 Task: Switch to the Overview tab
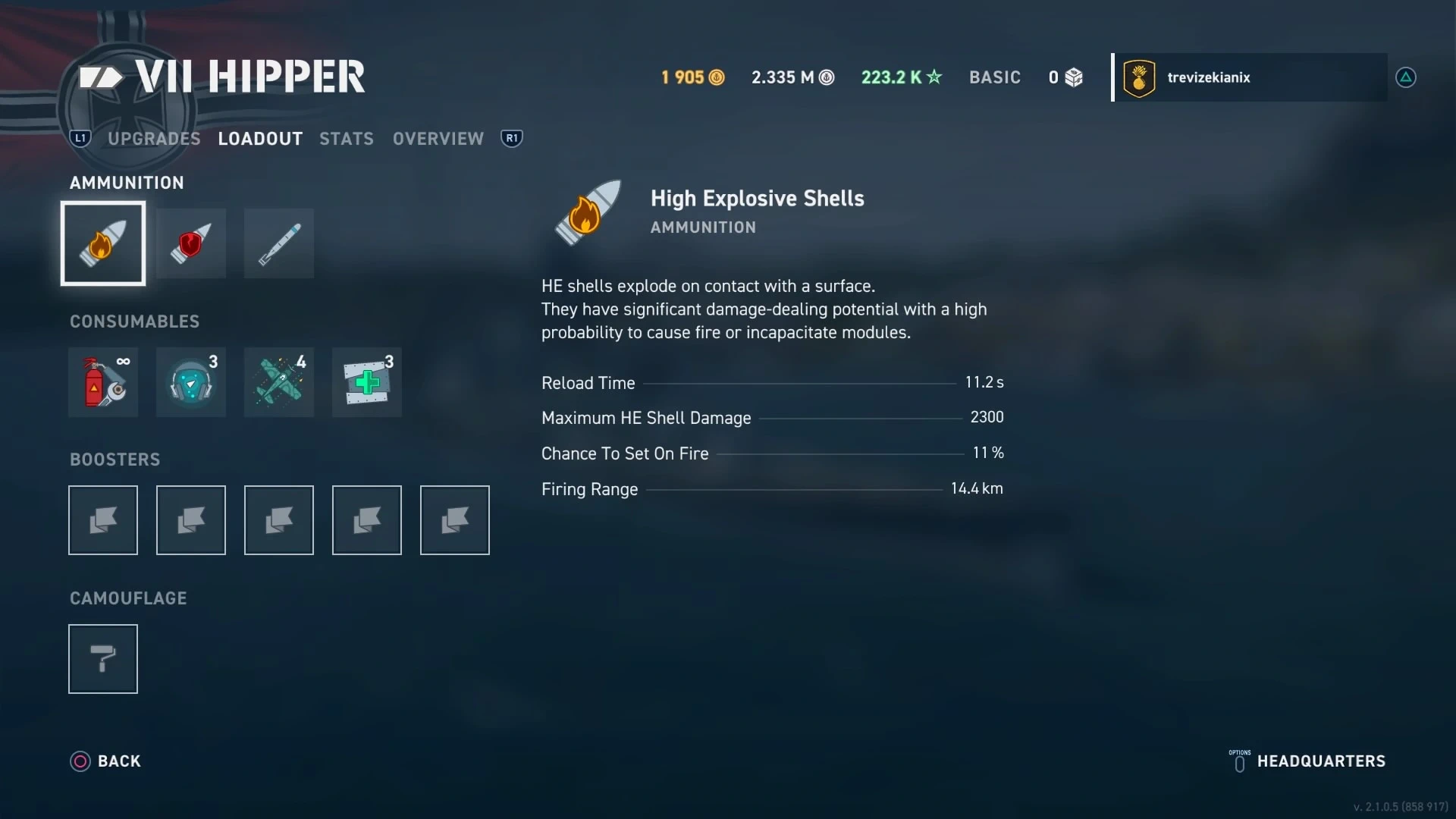click(438, 139)
